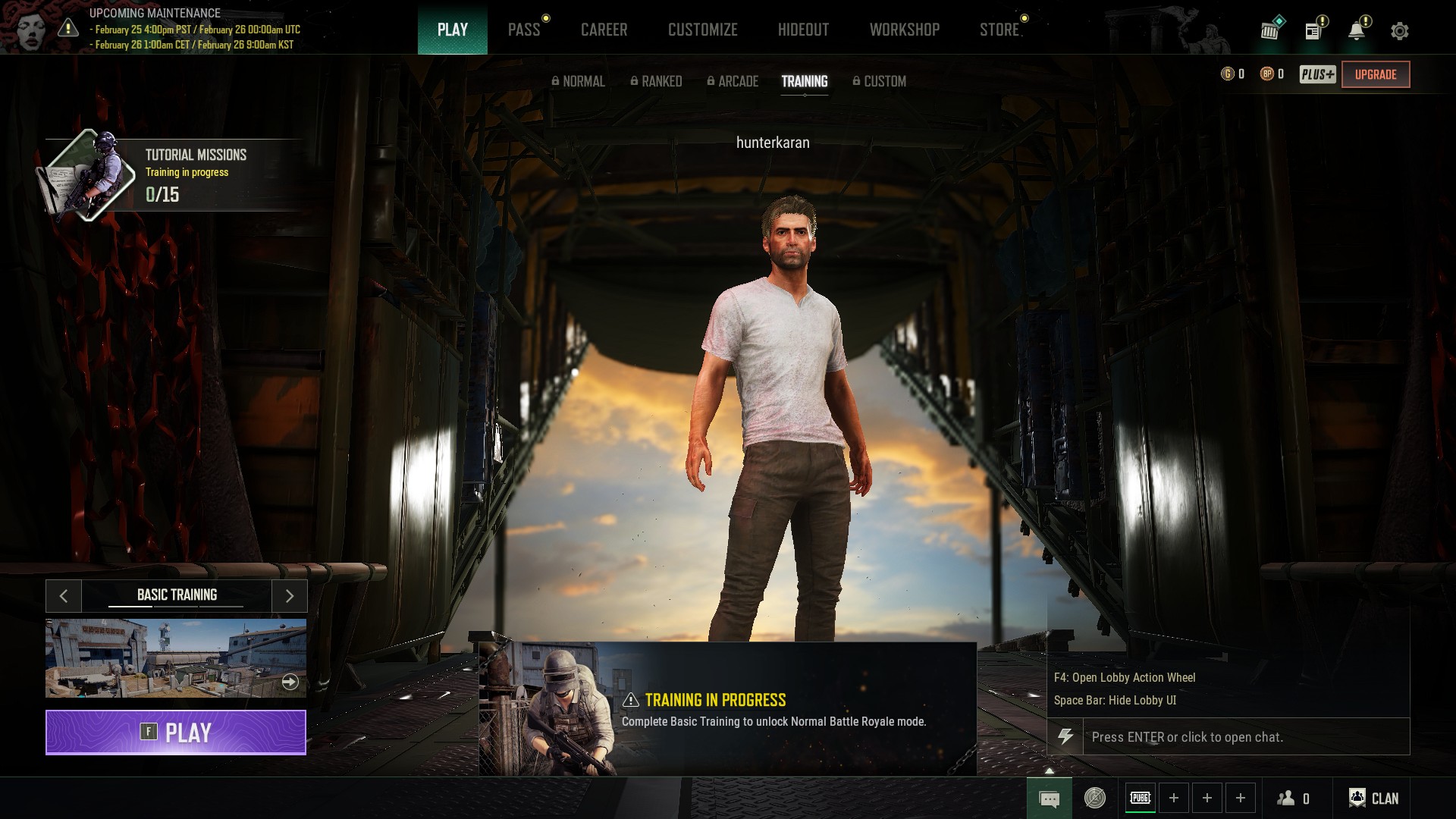
Task: Open the Customize menu
Action: pos(702,30)
